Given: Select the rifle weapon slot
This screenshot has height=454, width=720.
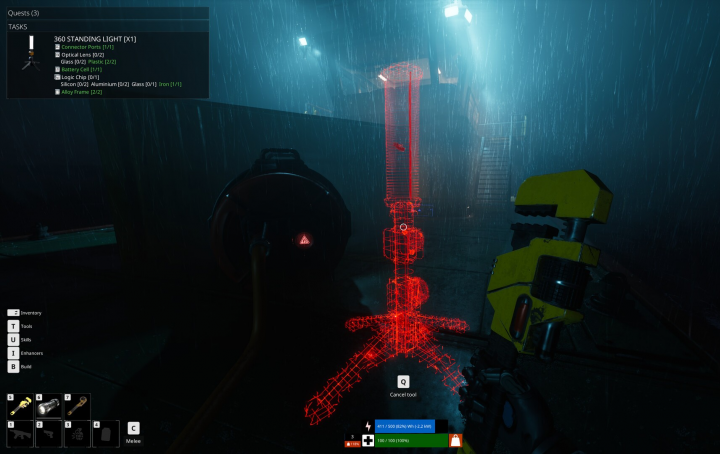Looking at the screenshot, I should [19, 433].
